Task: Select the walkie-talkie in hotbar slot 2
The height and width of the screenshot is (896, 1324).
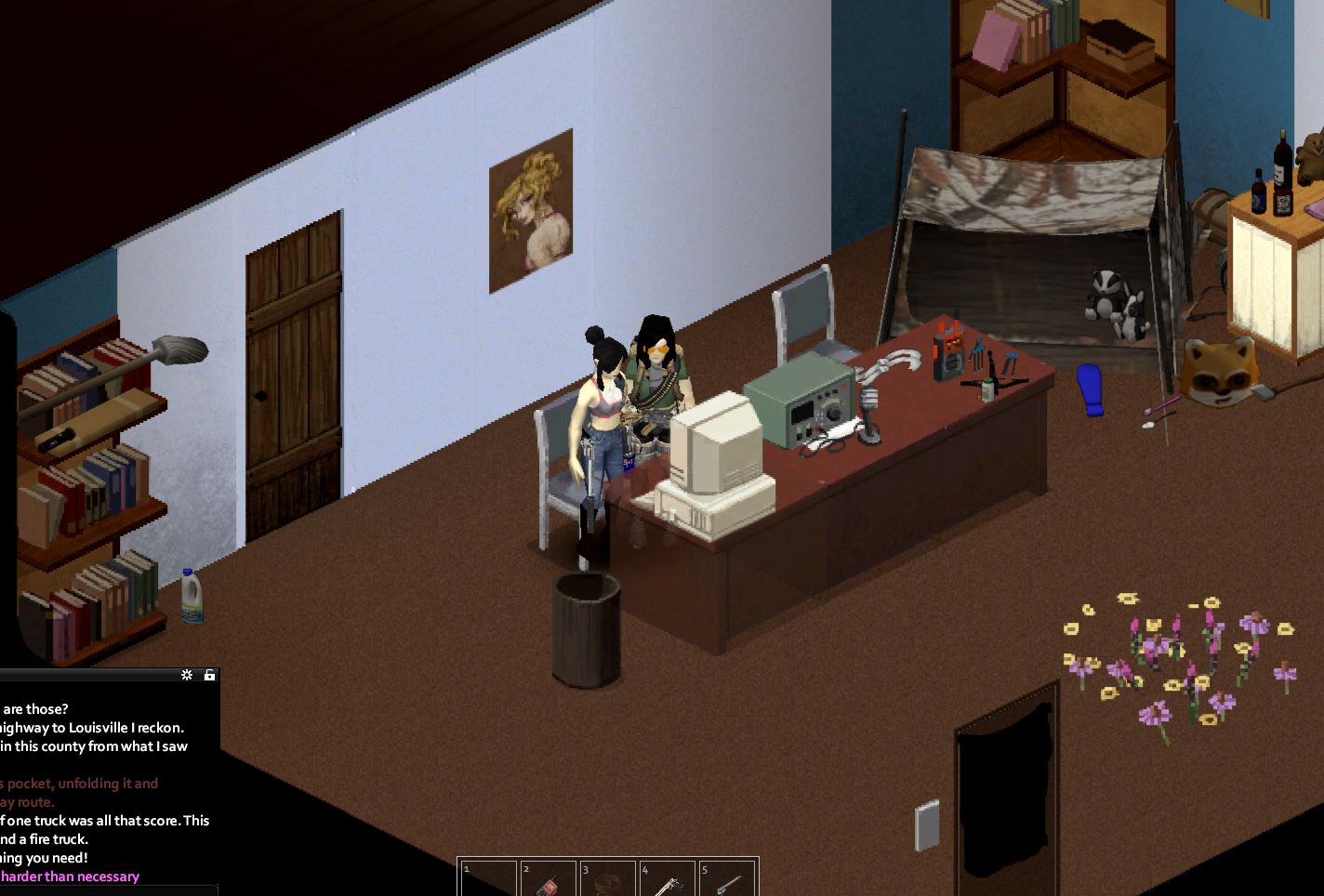Action: (x=549, y=879)
